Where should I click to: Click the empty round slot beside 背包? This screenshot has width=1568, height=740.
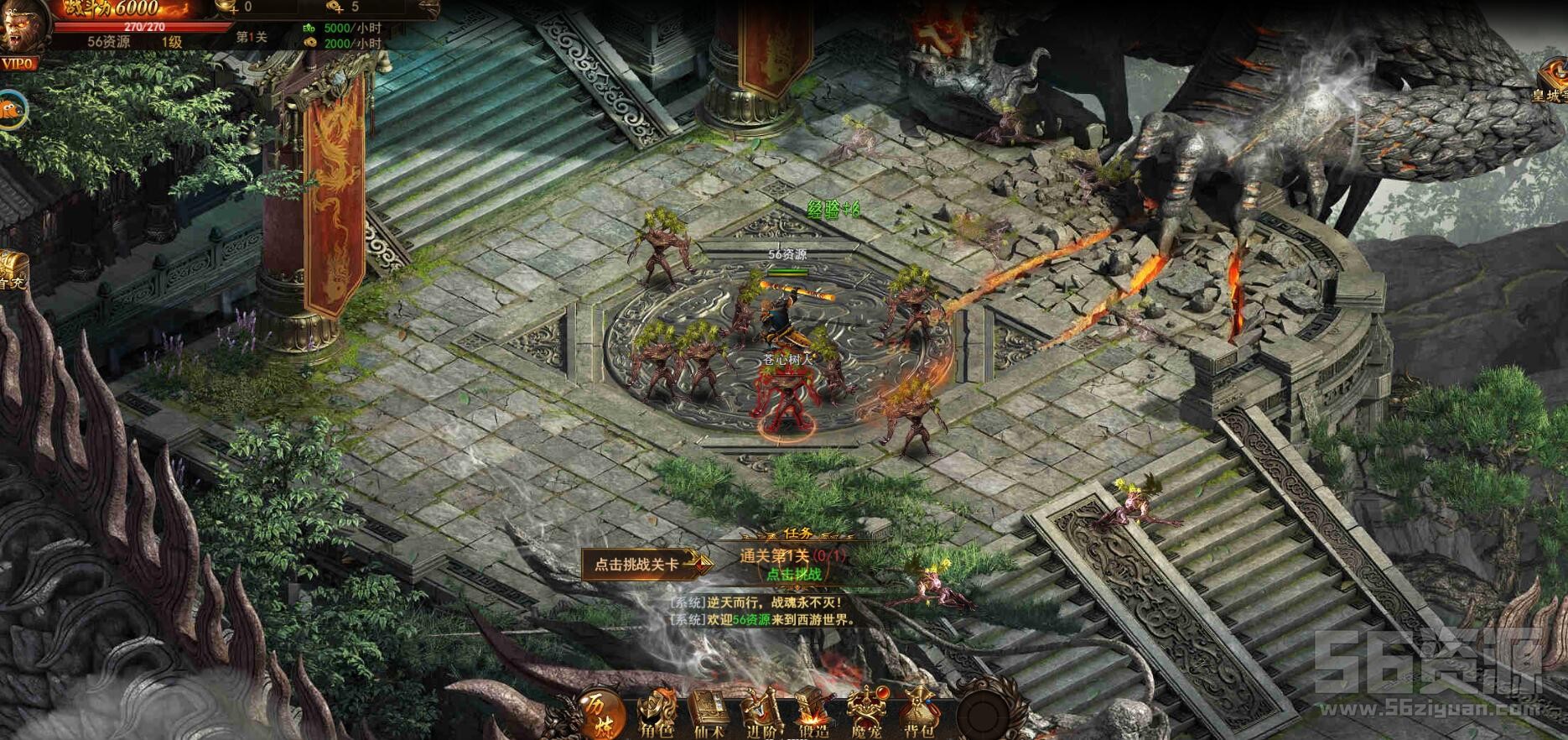point(983,713)
